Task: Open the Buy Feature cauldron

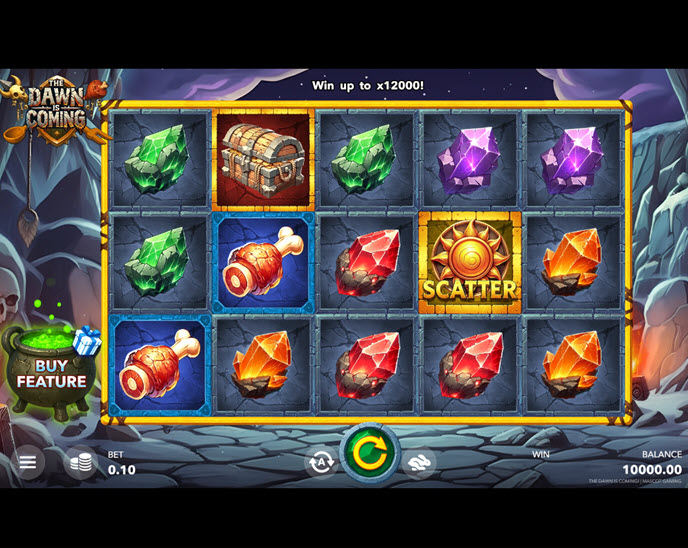Action: pyautogui.click(x=50, y=372)
